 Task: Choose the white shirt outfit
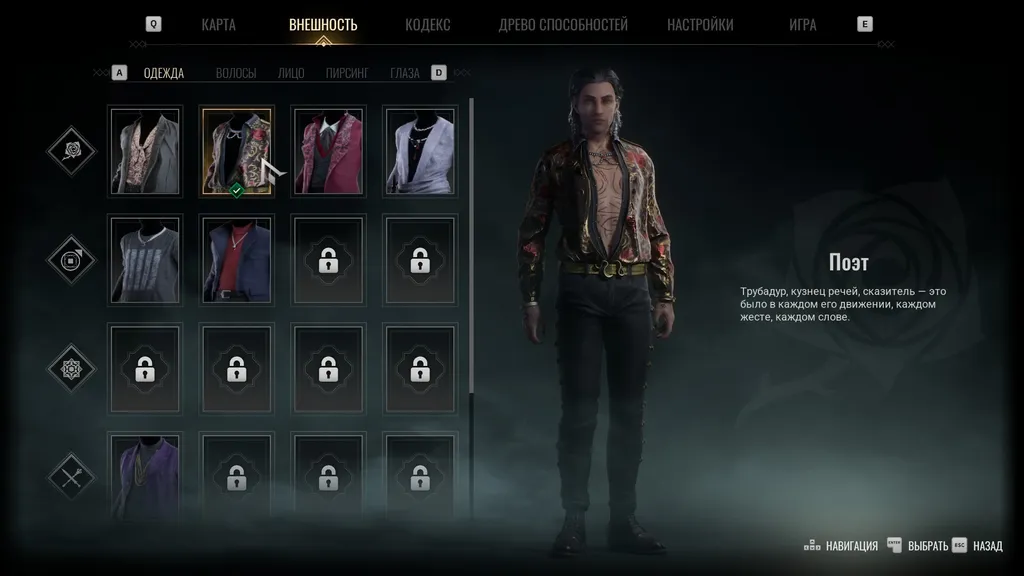pos(420,151)
